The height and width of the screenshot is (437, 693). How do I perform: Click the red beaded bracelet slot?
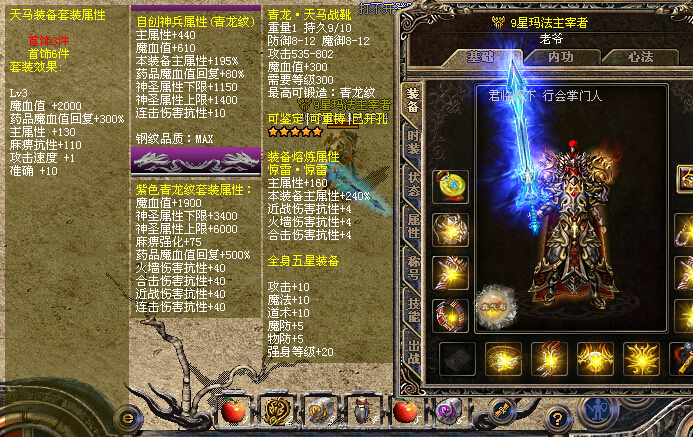[451, 315]
